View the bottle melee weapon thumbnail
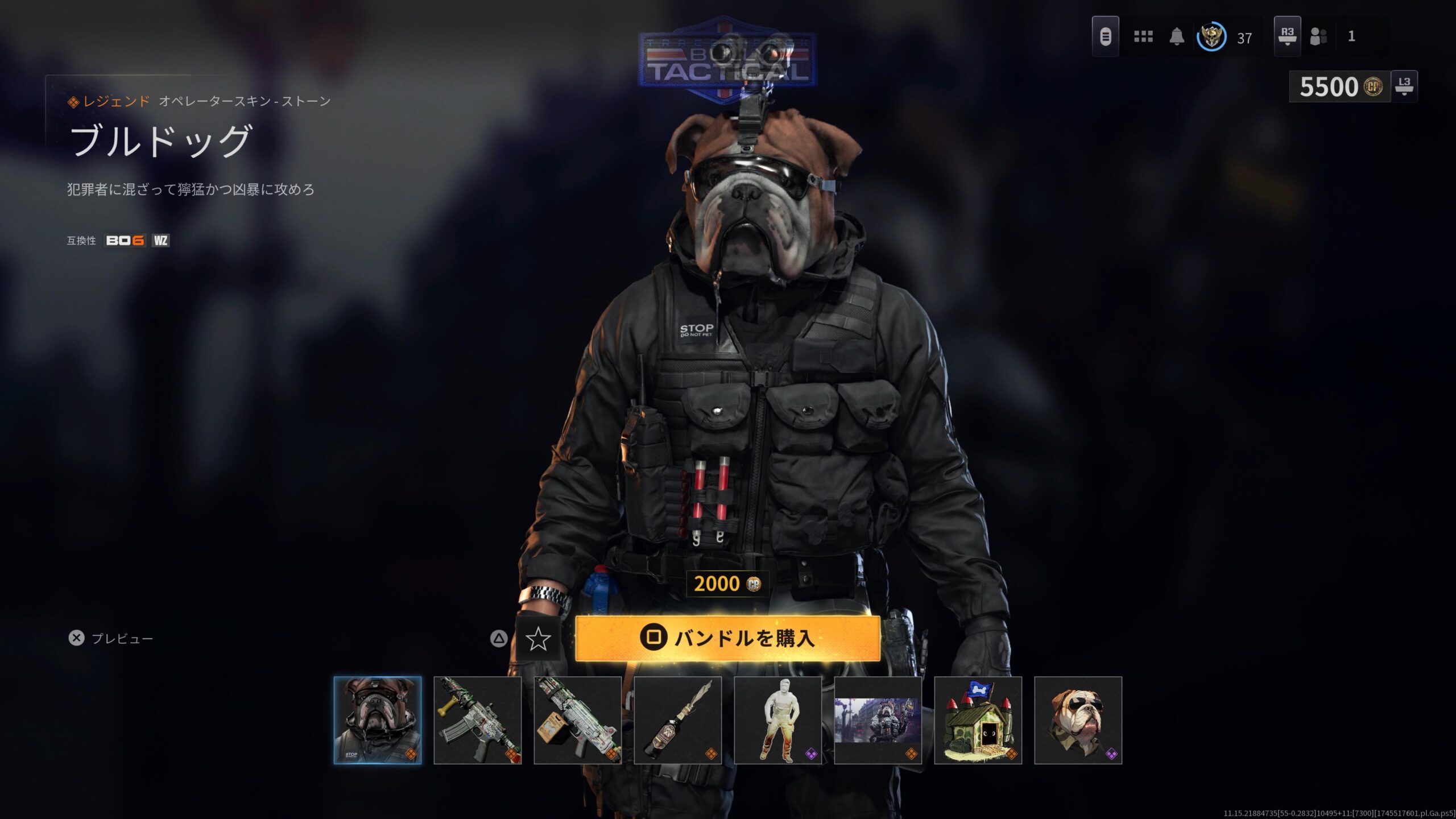The width and height of the screenshot is (1456, 819). (677, 720)
